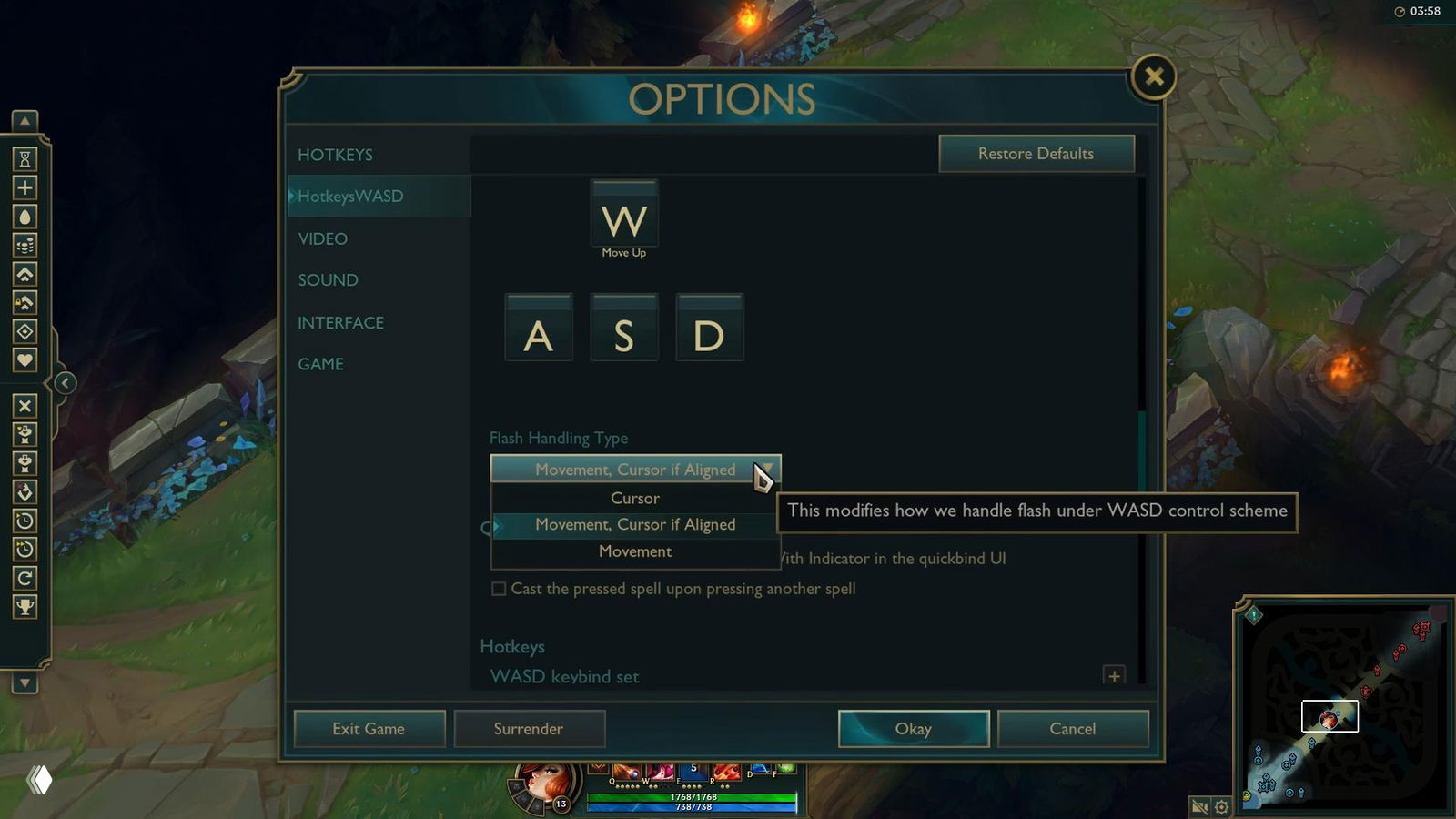Screen dimensions: 1456x819
Task: Exit Game from the options menu
Action: tap(369, 729)
